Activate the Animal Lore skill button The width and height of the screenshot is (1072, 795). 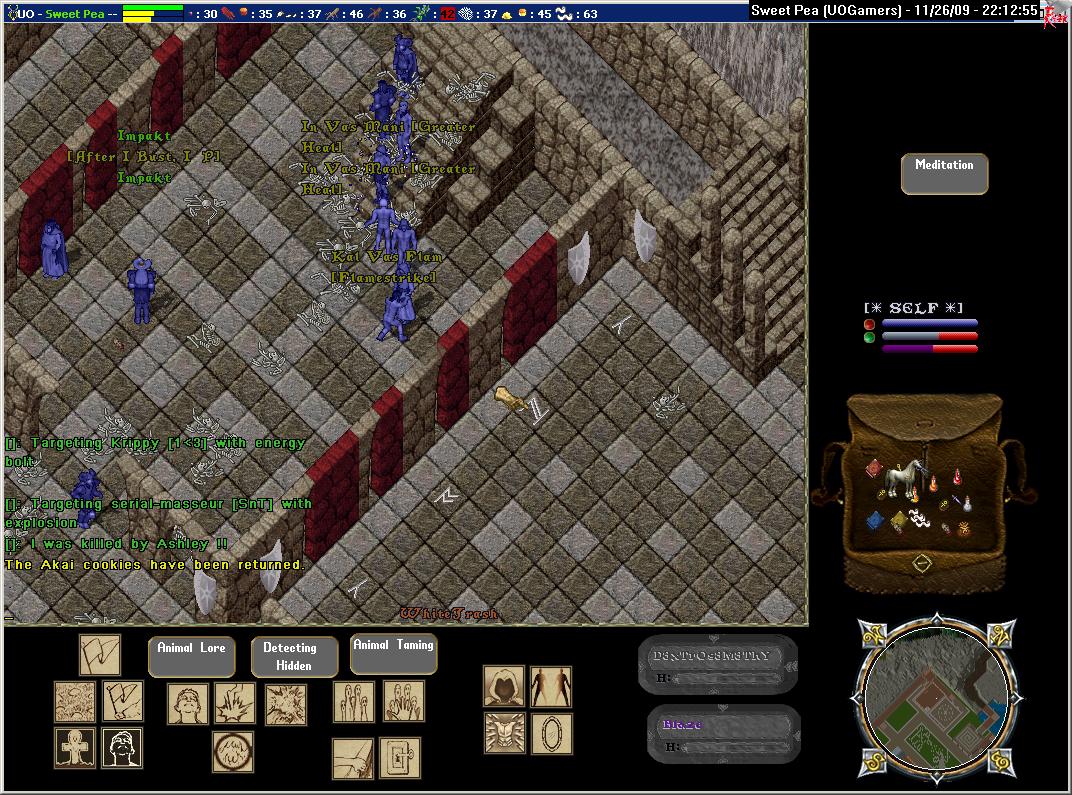(x=191, y=656)
